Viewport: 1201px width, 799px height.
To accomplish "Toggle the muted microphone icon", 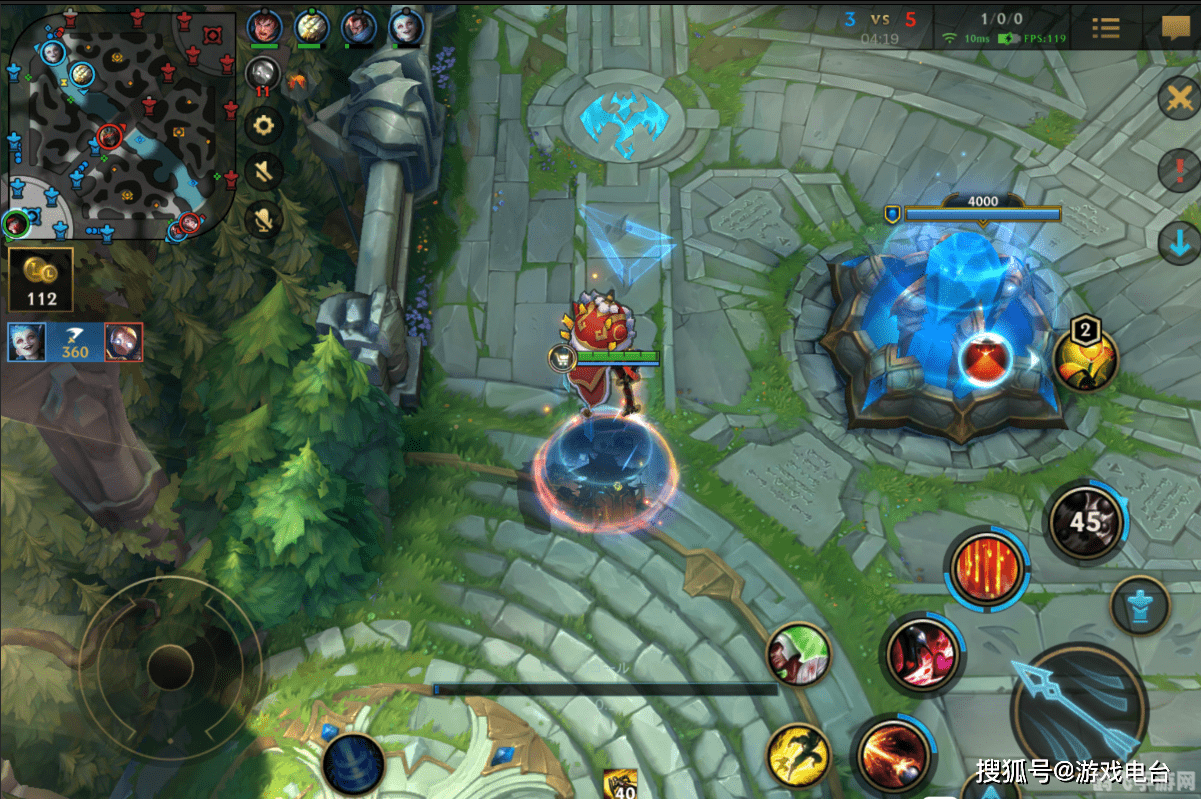I will click(264, 217).
